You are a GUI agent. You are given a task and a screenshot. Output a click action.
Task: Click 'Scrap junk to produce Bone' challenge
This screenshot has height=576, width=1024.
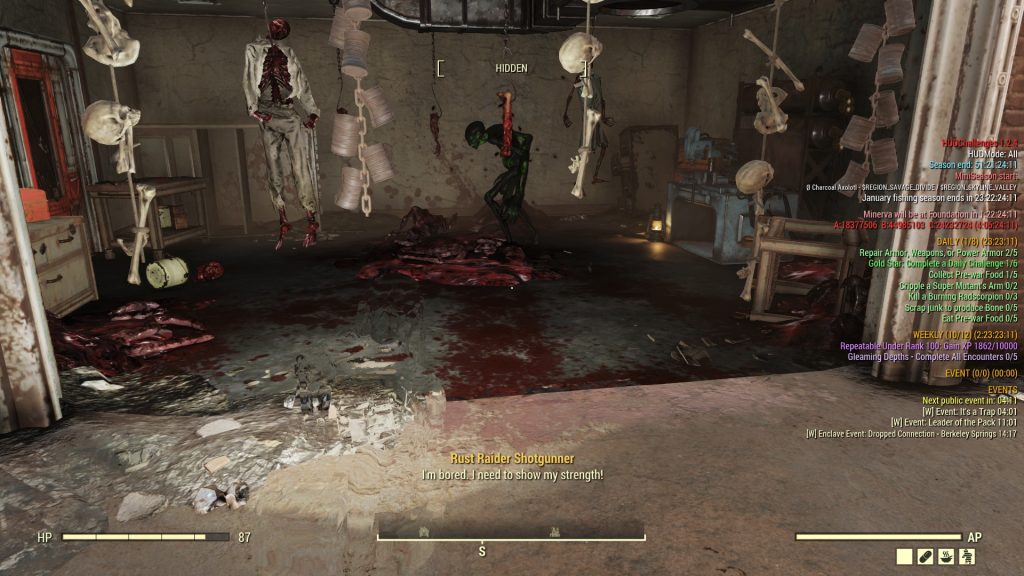pos(955,308)
